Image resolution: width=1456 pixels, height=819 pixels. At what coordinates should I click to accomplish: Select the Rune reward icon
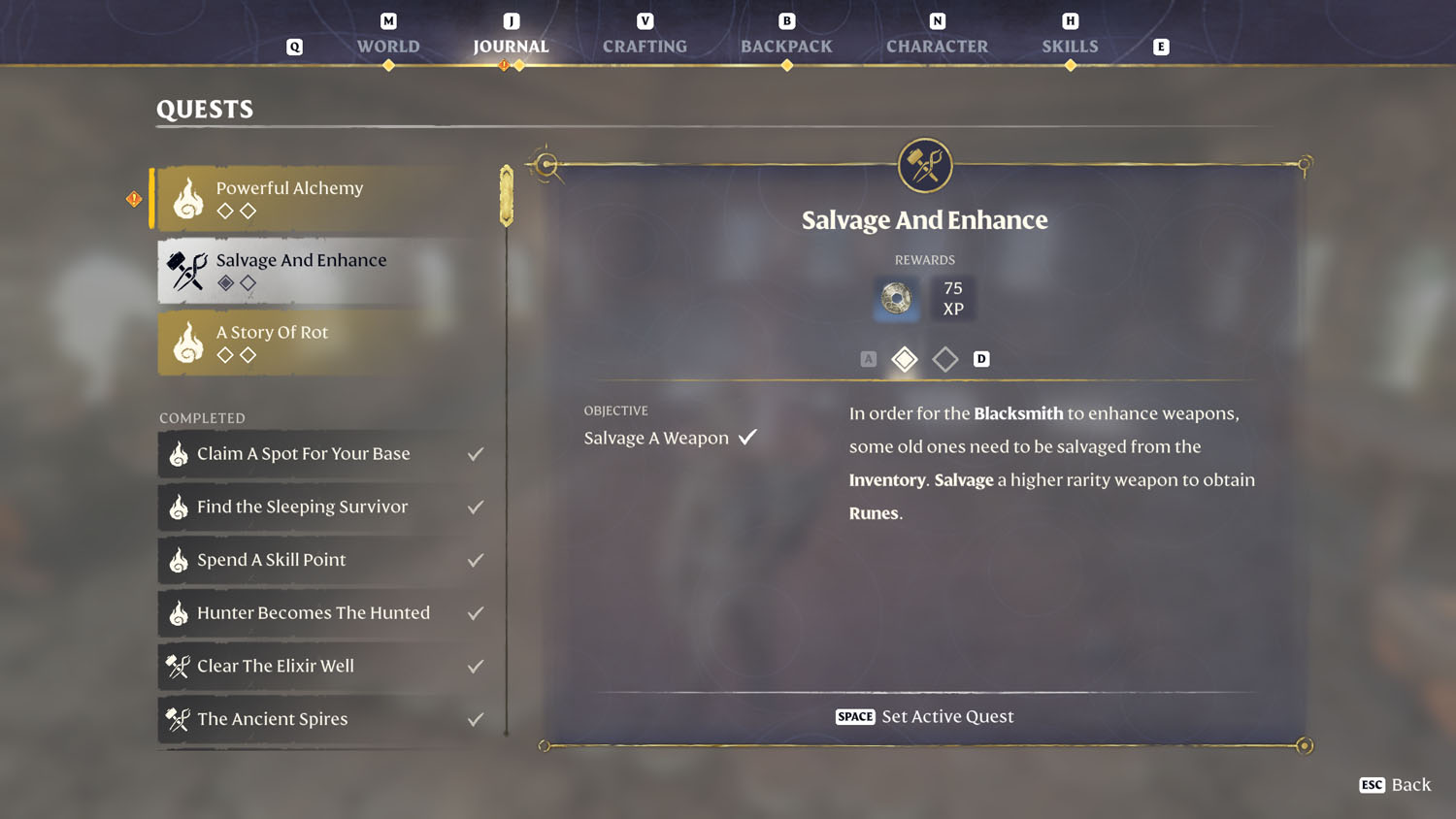[x=895, y=299]
